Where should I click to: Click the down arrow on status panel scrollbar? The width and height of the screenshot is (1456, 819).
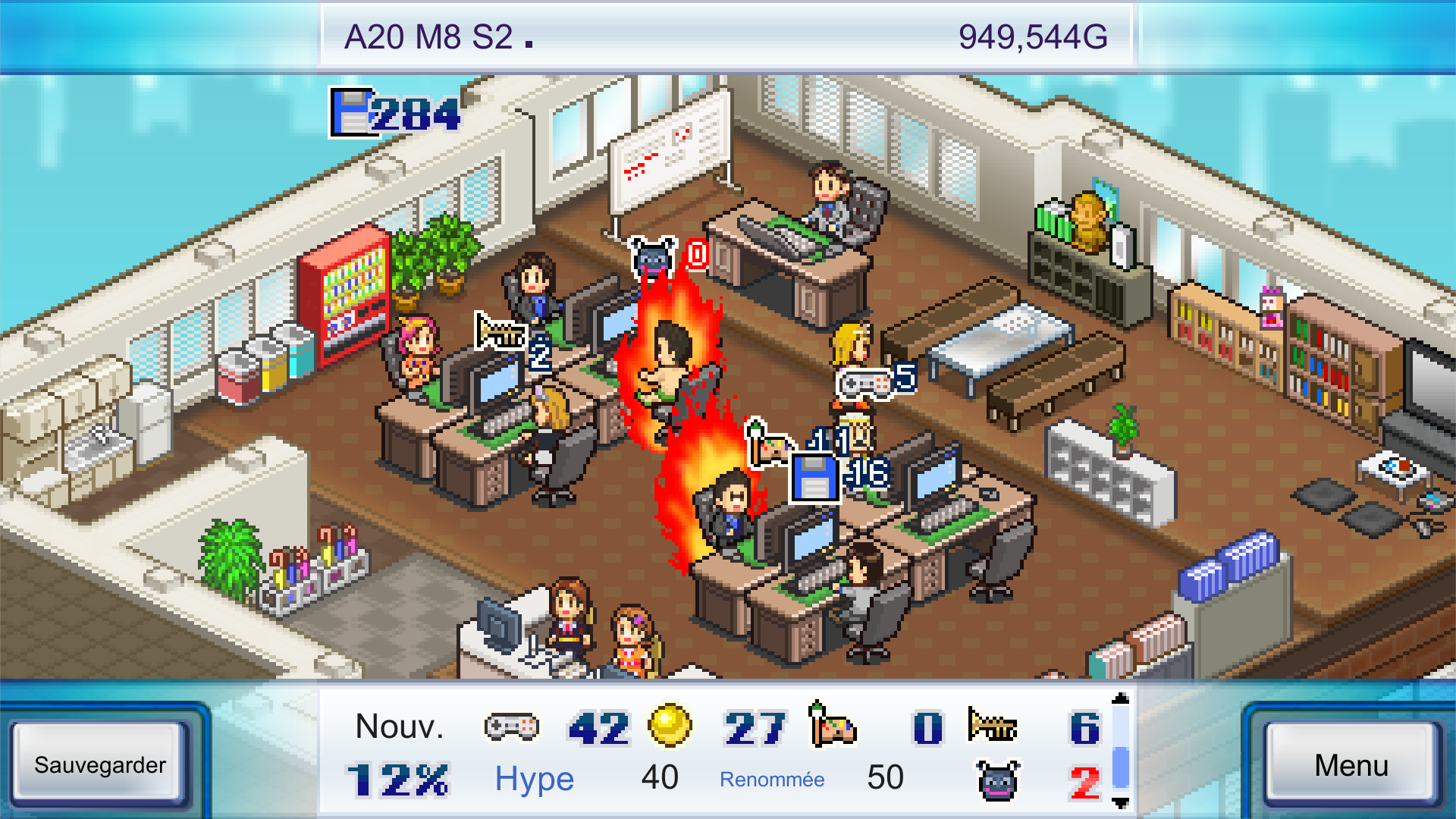(x=1121, y=803)
